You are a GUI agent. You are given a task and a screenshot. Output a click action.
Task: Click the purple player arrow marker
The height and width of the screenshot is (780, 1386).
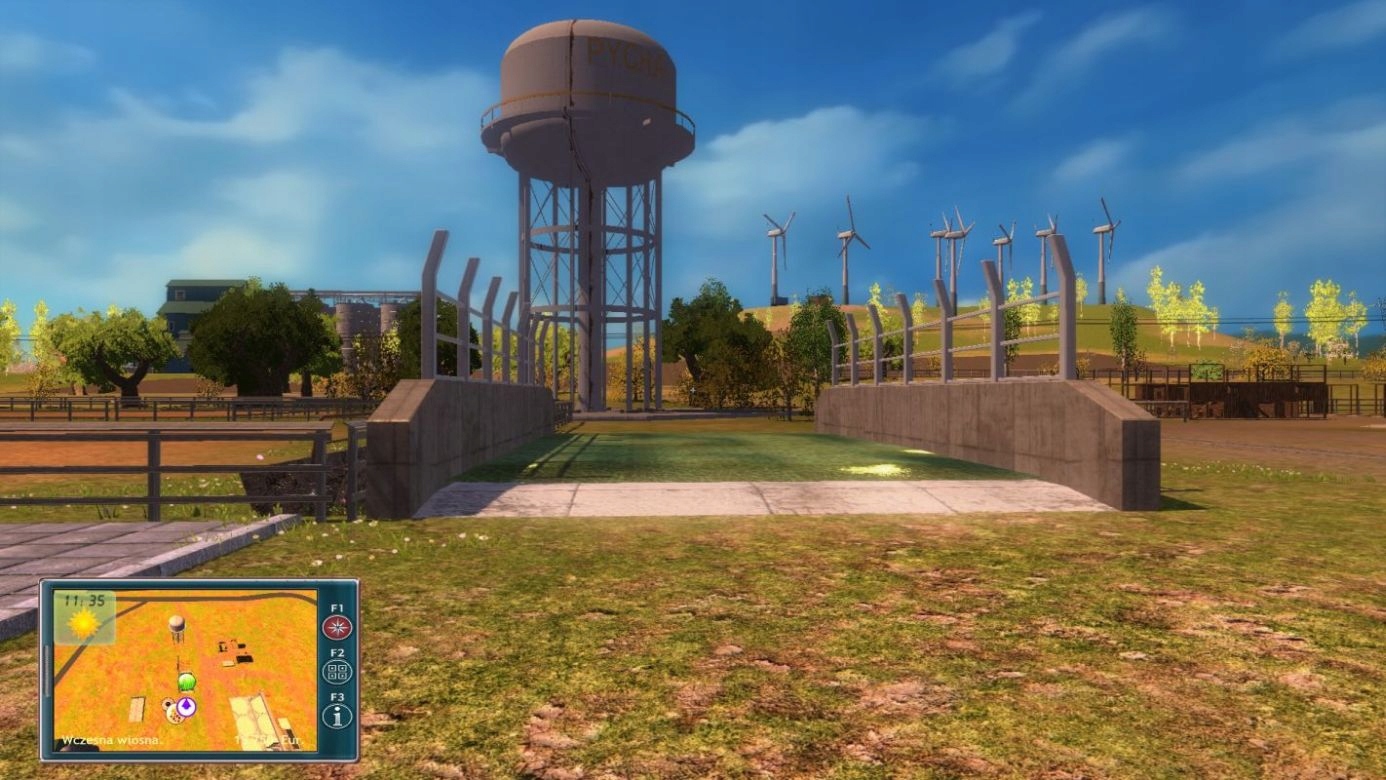pyautogui.click(x=185, y=706)
